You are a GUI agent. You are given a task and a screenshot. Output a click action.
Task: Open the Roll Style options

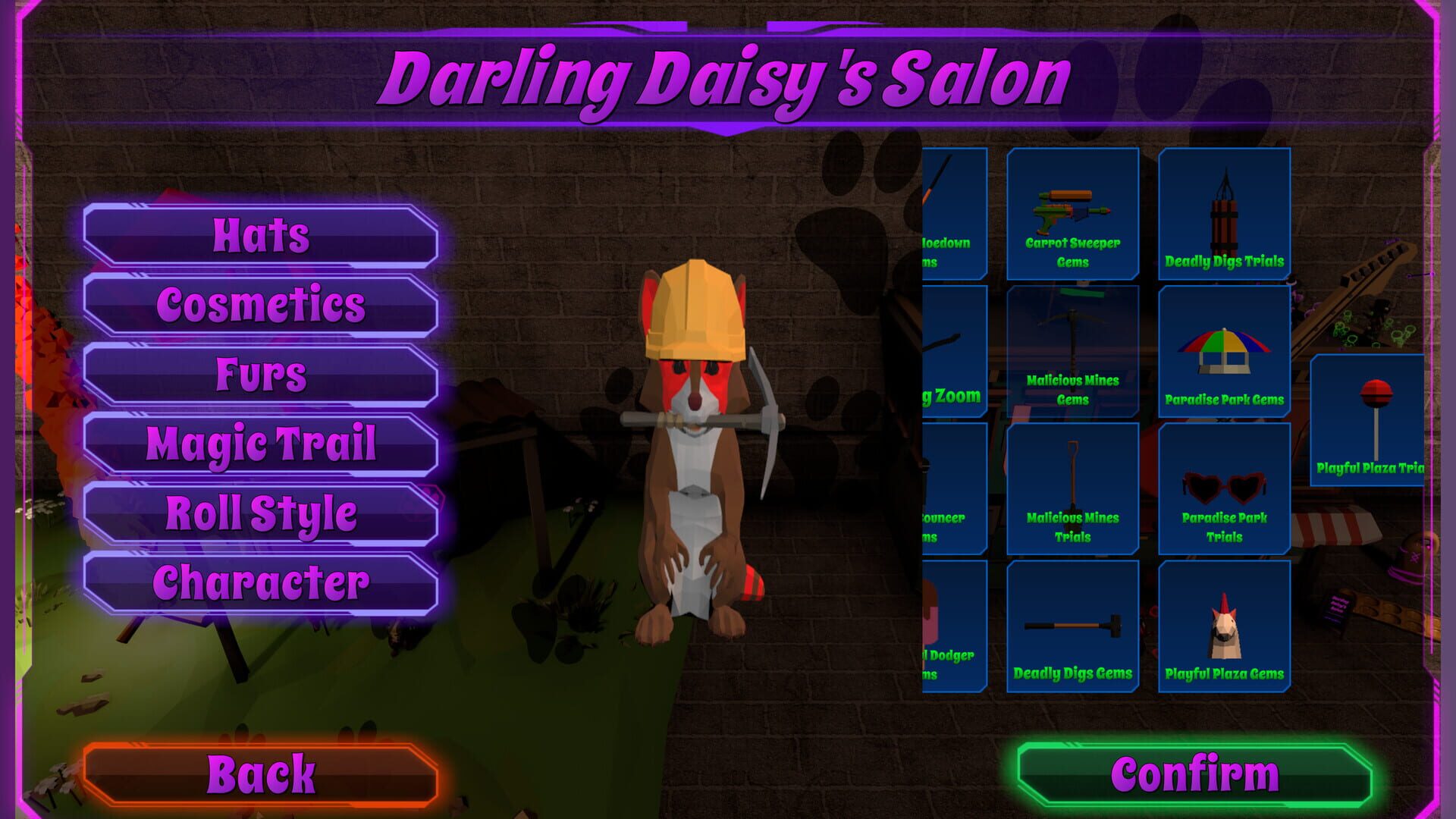tap(260, 512)
